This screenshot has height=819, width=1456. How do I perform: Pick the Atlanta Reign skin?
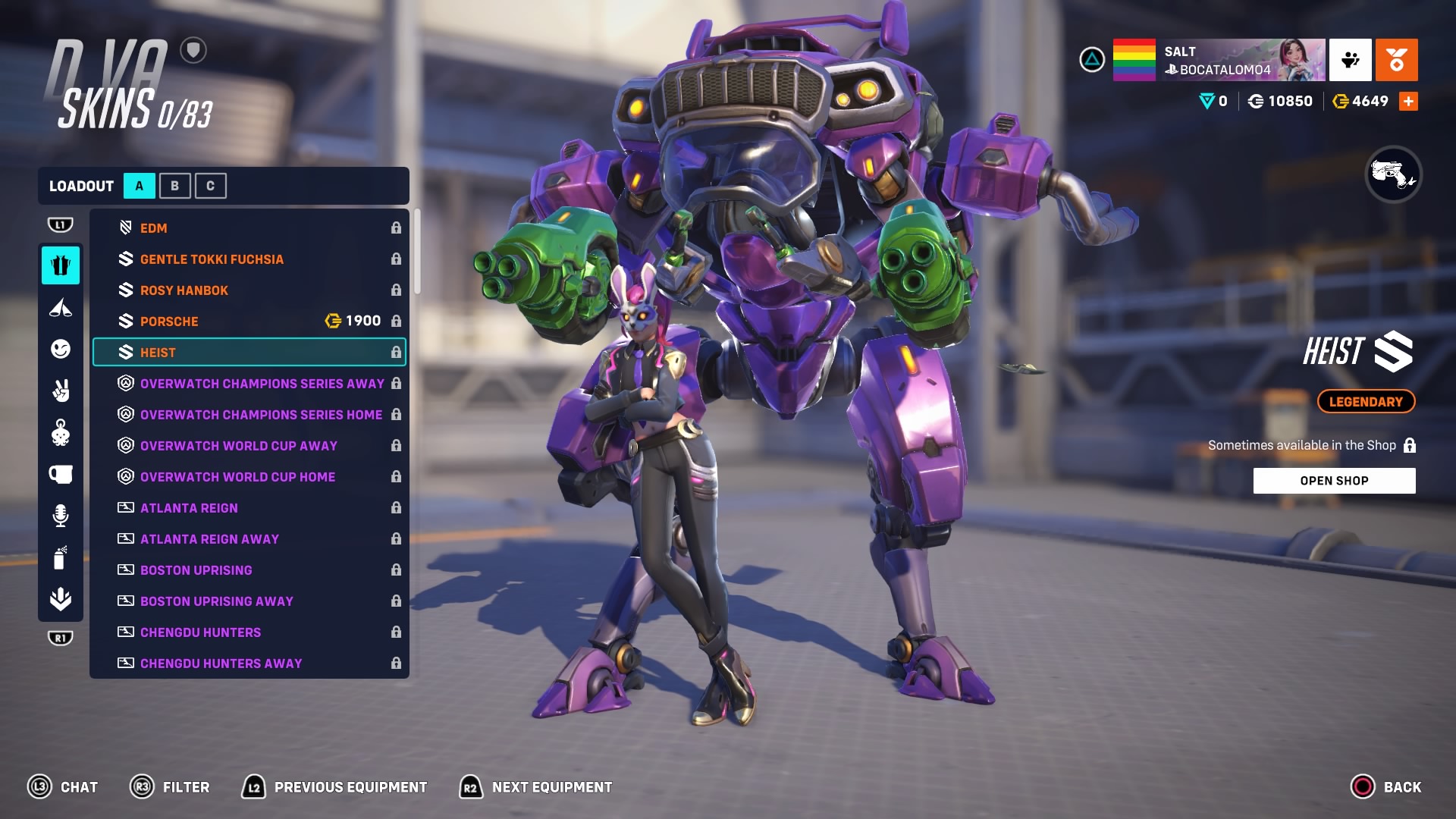tap(249, 508)
